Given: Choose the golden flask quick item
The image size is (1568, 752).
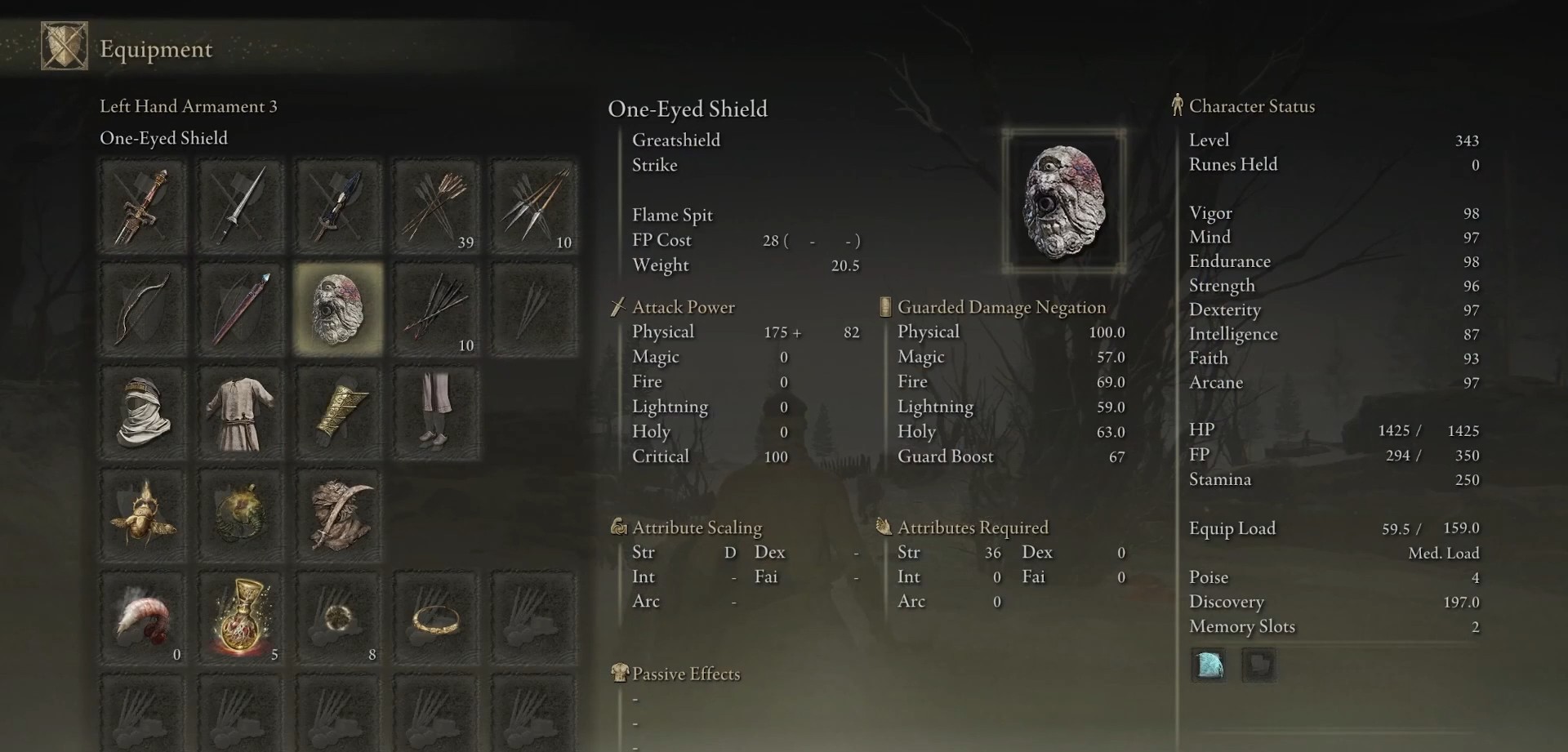Looking at the screenshot, I should point(241,619).
